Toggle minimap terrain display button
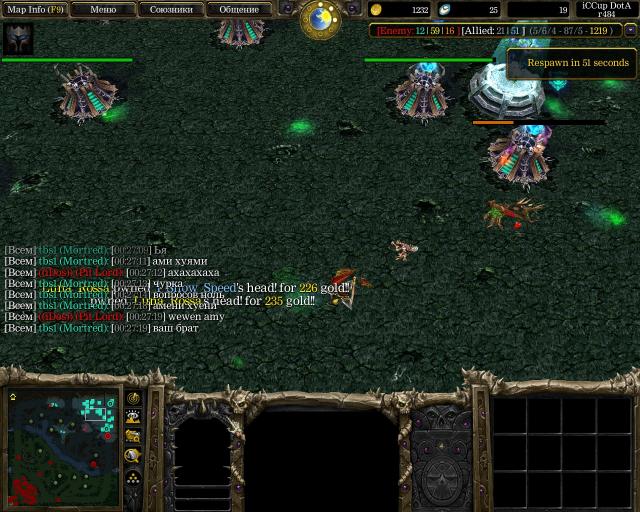The height and width of the screenshot is (512, 640). coord(133,418)
